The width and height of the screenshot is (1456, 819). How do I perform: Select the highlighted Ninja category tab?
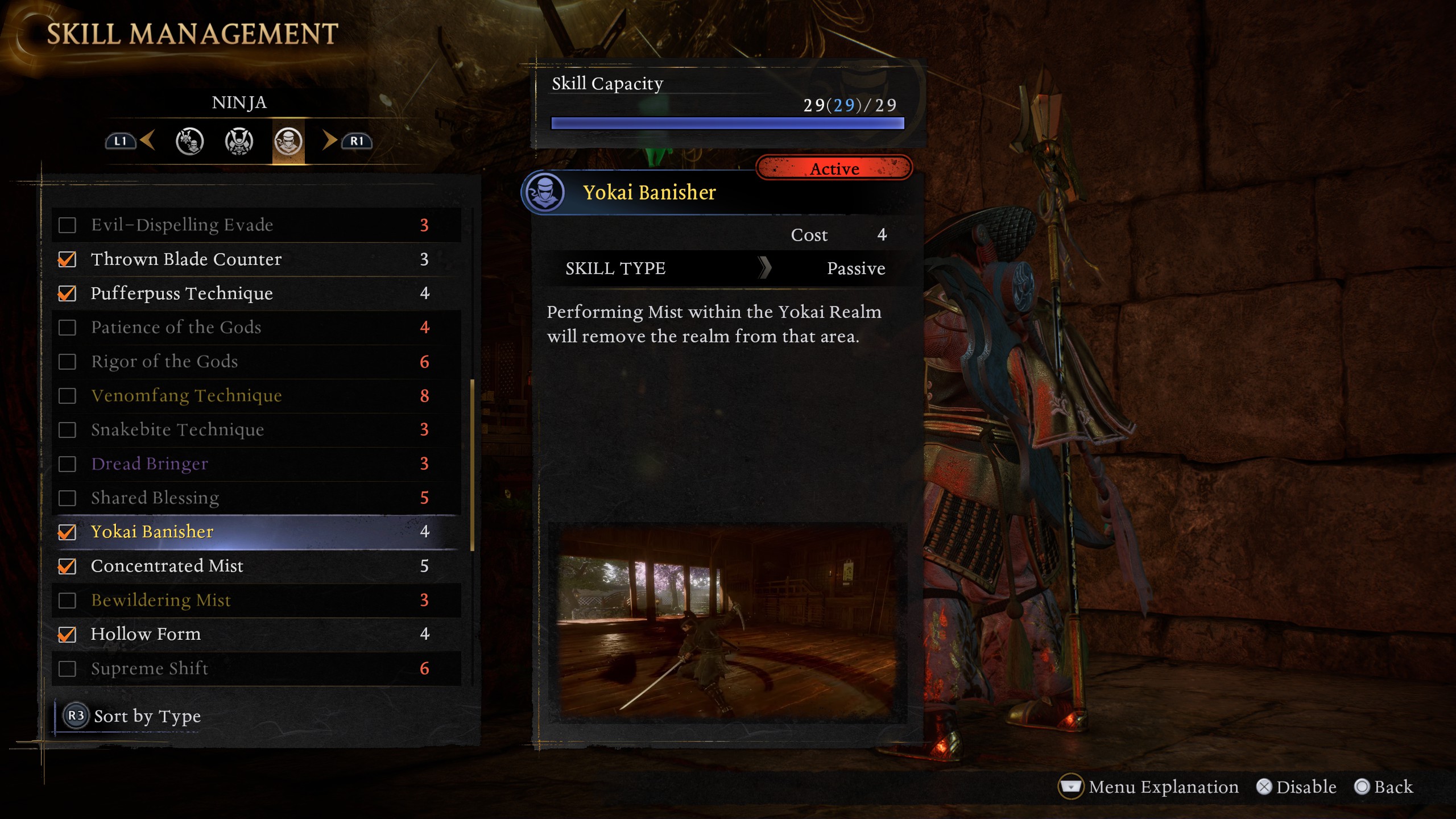coord(288,141)
